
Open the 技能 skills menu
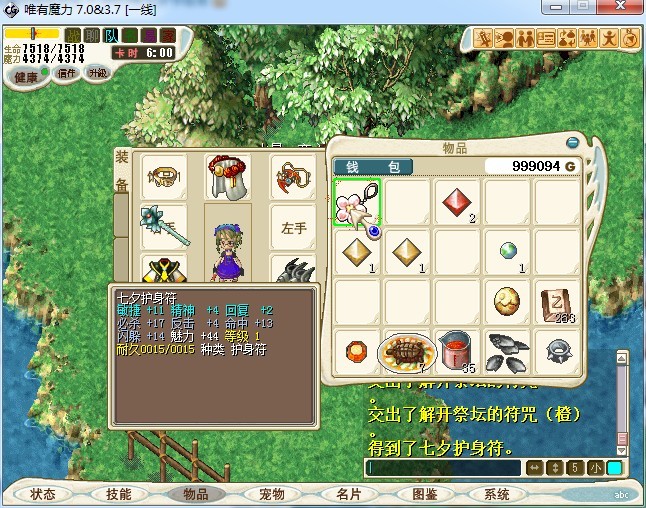tap(118, 494)
